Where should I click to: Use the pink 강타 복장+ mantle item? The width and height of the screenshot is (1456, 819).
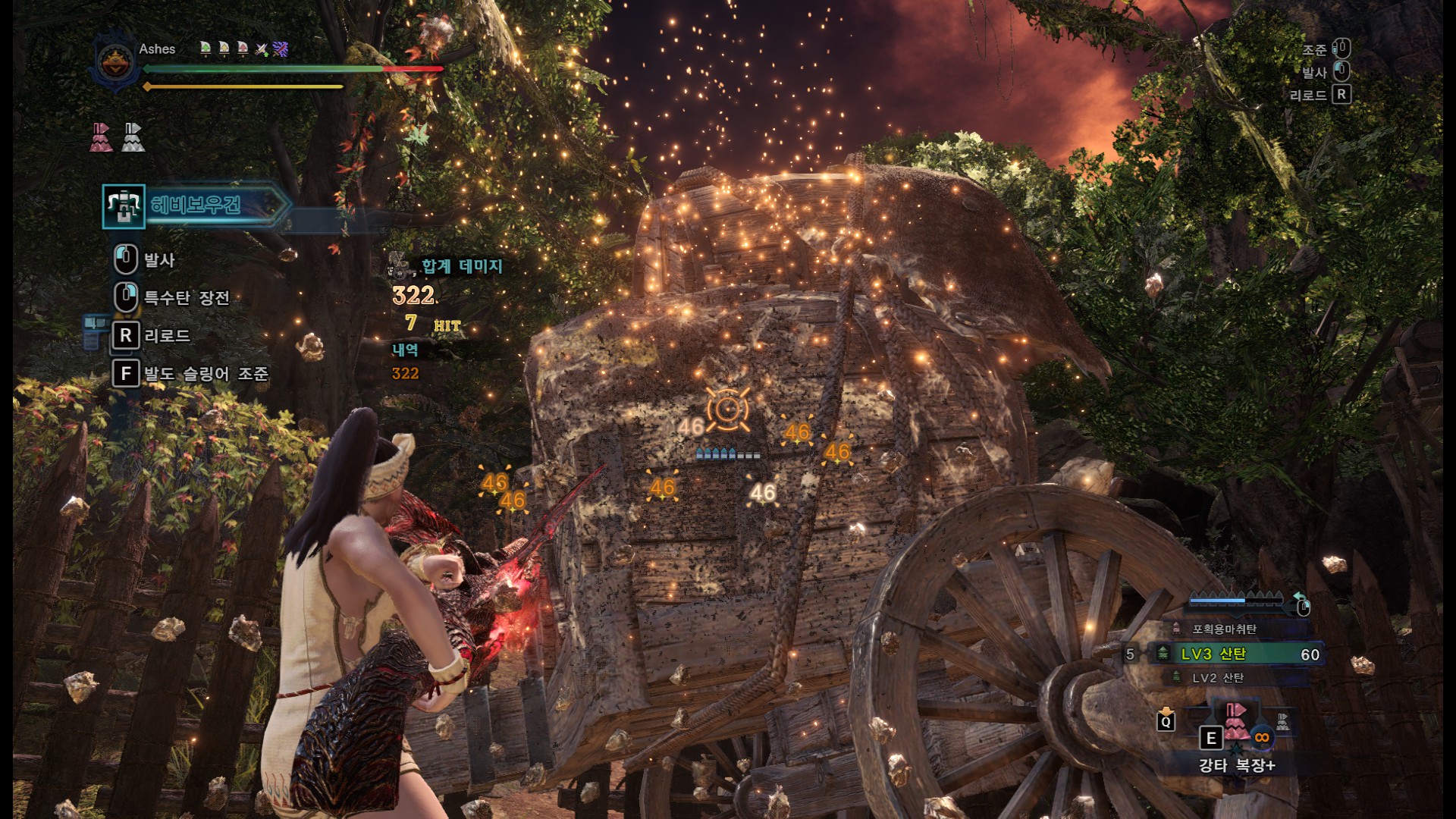(1236, 722)
